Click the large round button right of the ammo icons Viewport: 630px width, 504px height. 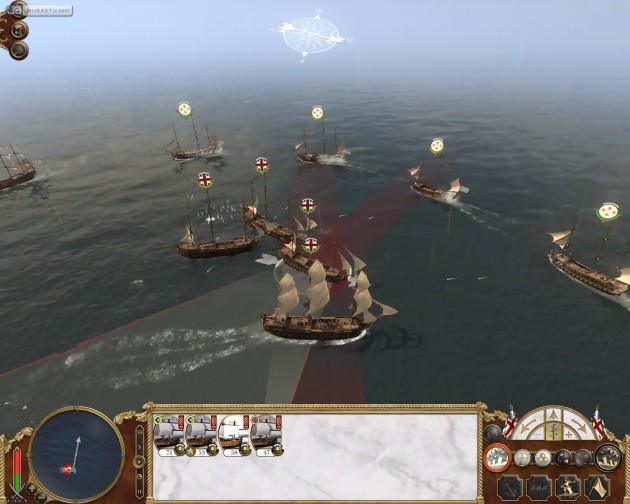(608, 457)
